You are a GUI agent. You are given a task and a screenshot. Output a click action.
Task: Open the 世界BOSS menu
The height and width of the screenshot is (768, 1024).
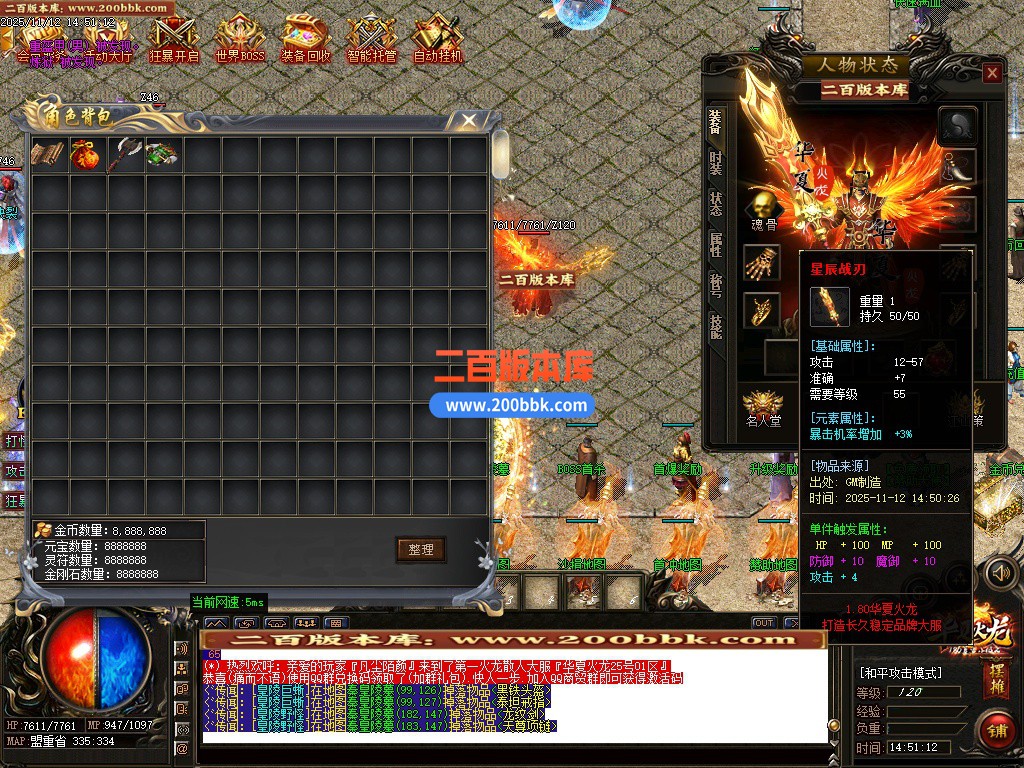coord(240,40)
